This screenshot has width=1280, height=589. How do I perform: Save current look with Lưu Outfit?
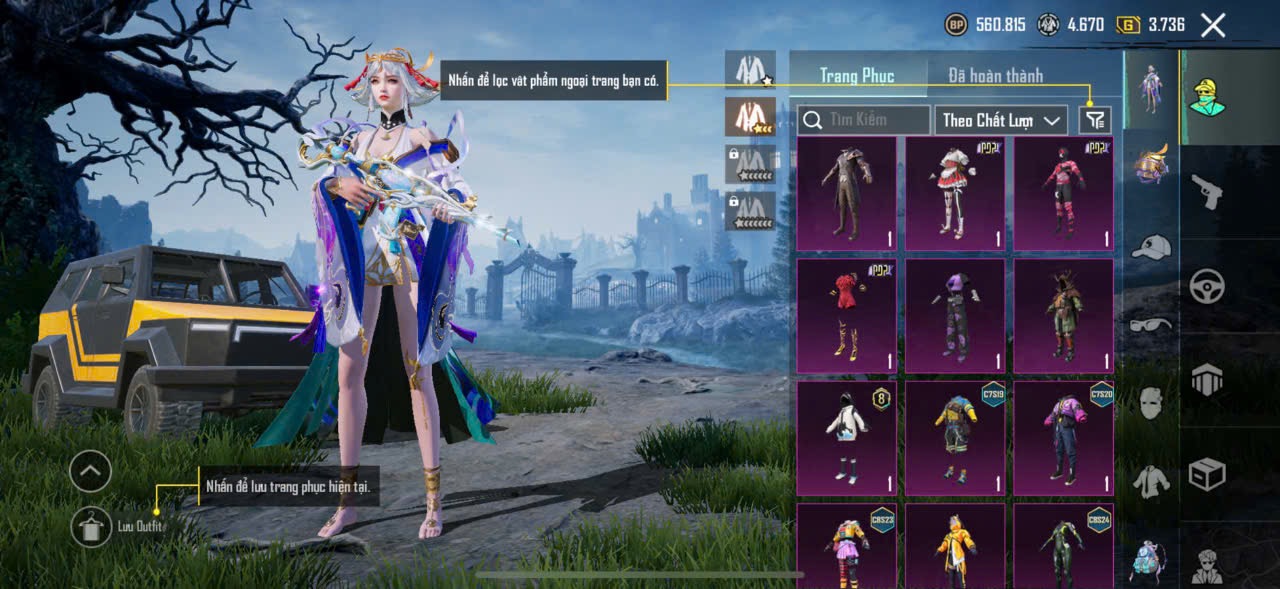click(x=92, y=527)
